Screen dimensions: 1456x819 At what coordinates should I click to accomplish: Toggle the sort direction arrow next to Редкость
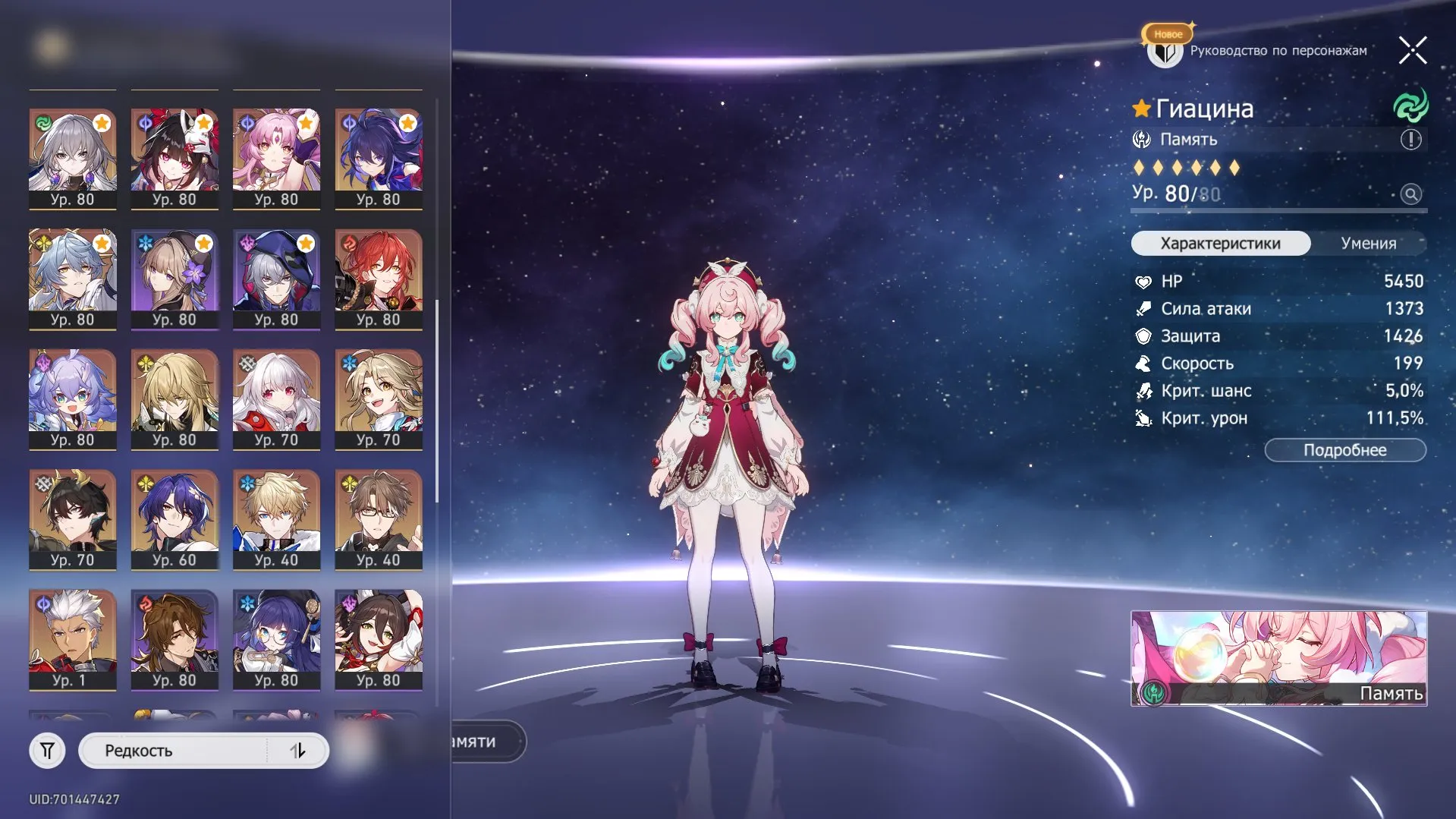click(299, 750)
